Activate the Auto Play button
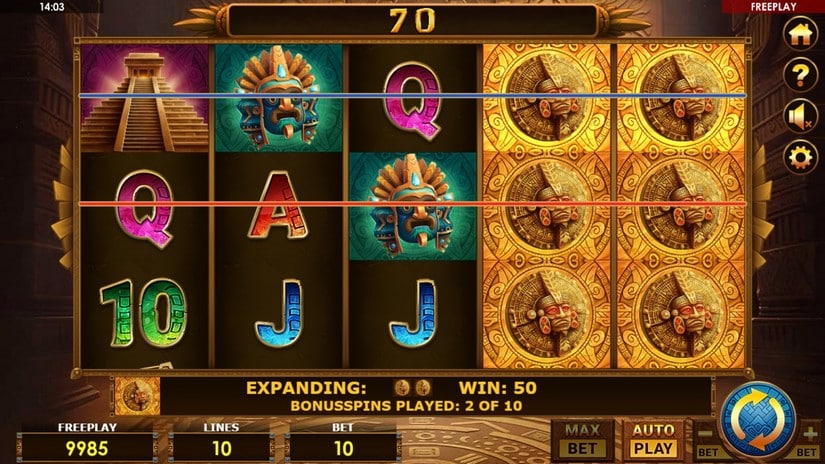Viewport: 825px width, 464px height. pos(653,440)
